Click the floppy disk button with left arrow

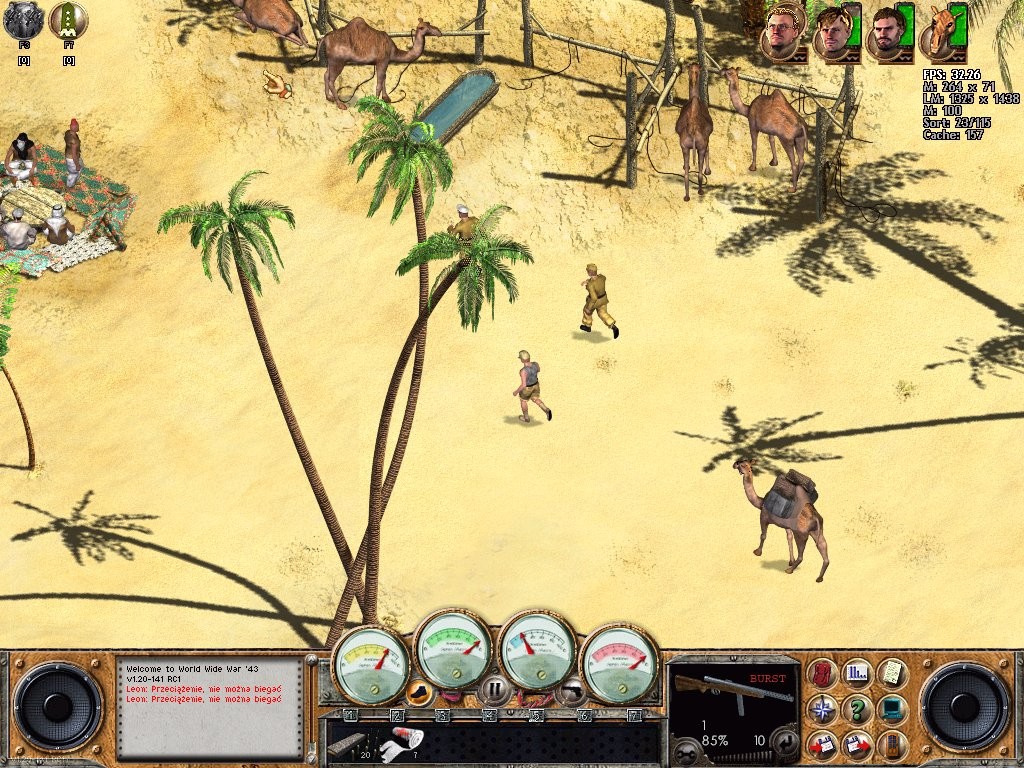click(x=821, y=745)
